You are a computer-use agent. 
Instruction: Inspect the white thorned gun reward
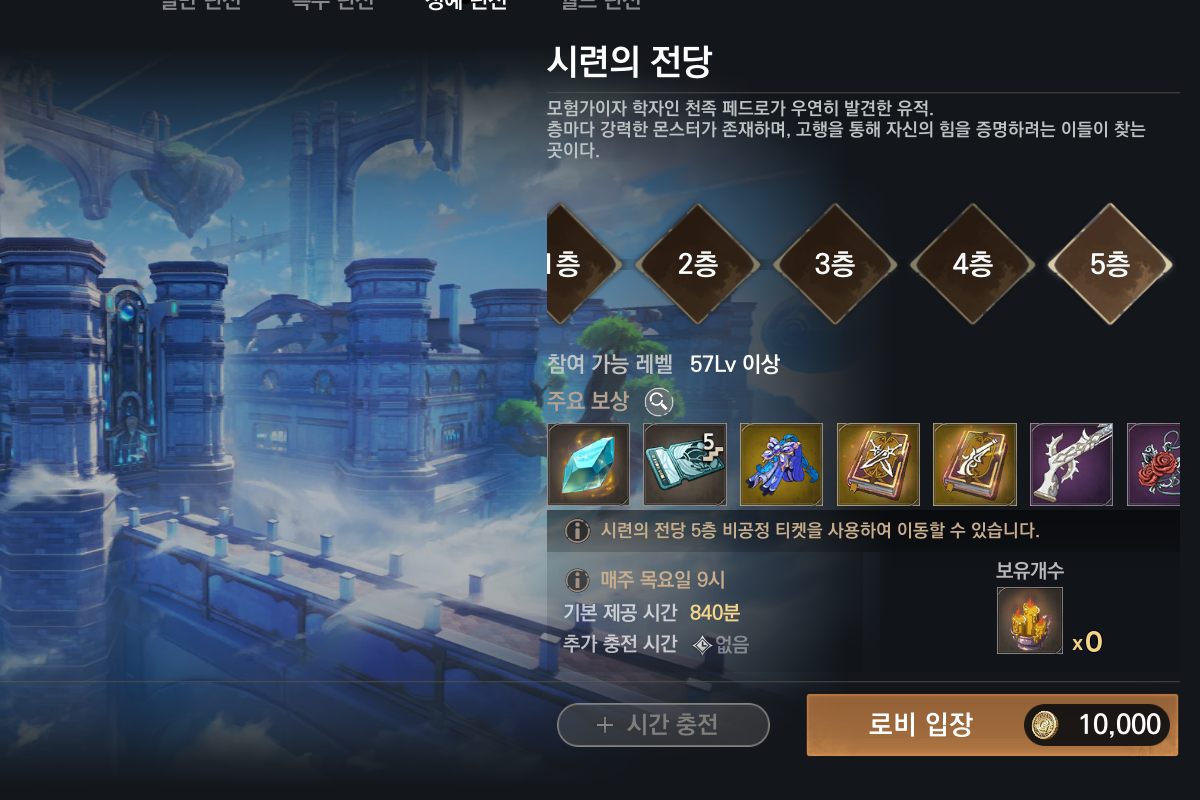[1071, 464]
